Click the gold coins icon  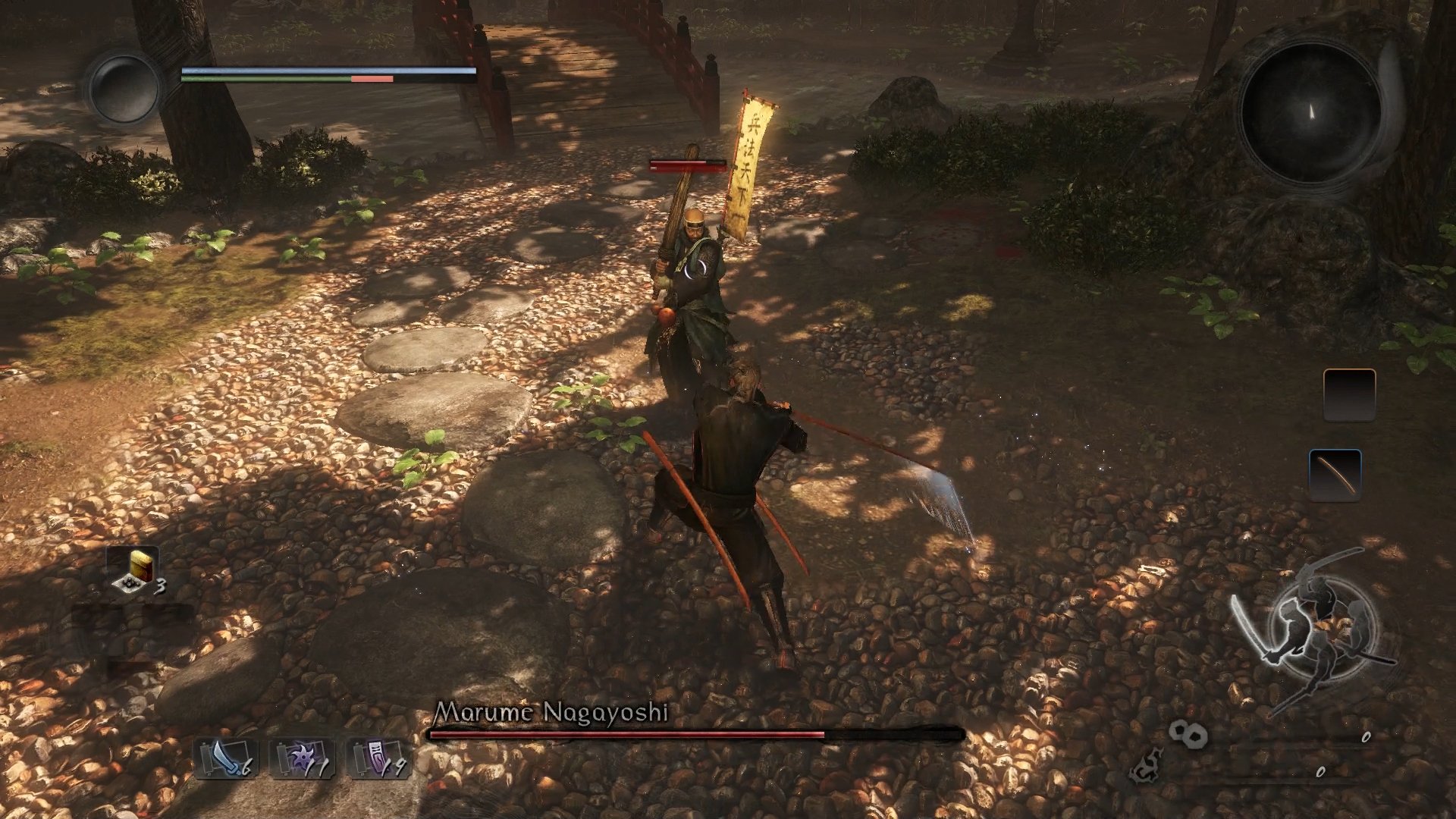pyautogui.click(x=1187, y=734)
